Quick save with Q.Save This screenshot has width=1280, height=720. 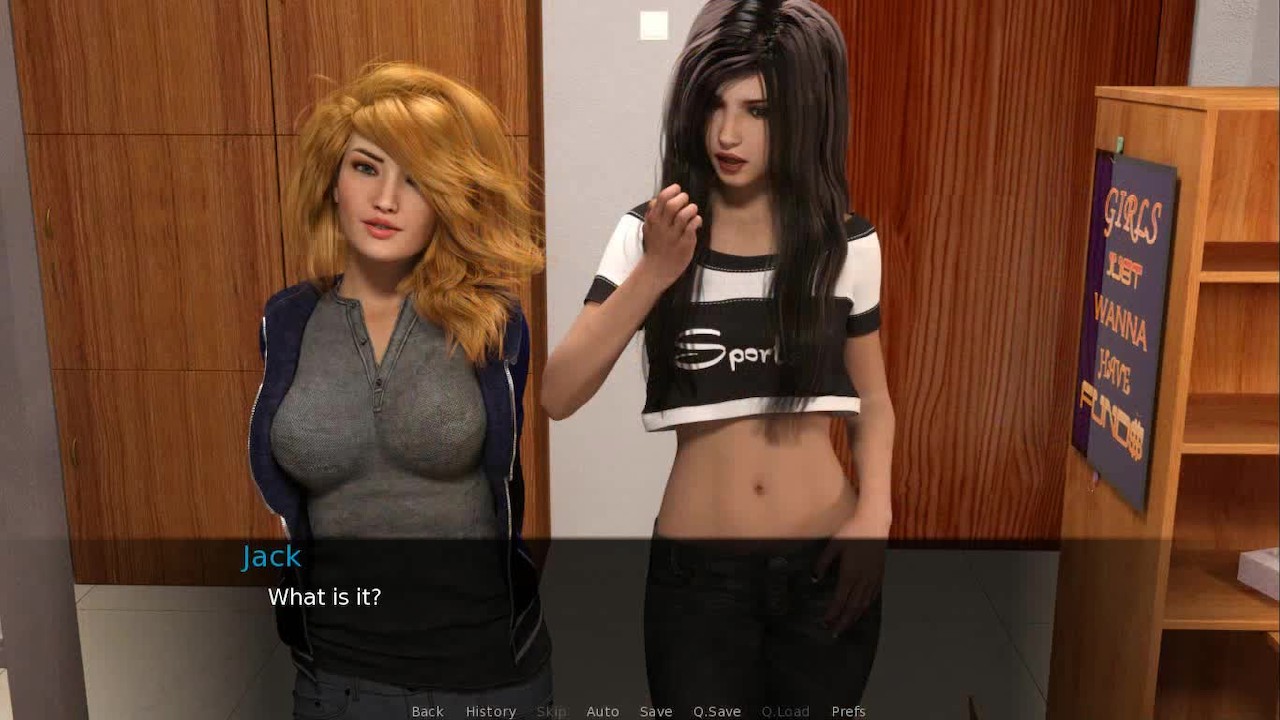click(716, 711)
